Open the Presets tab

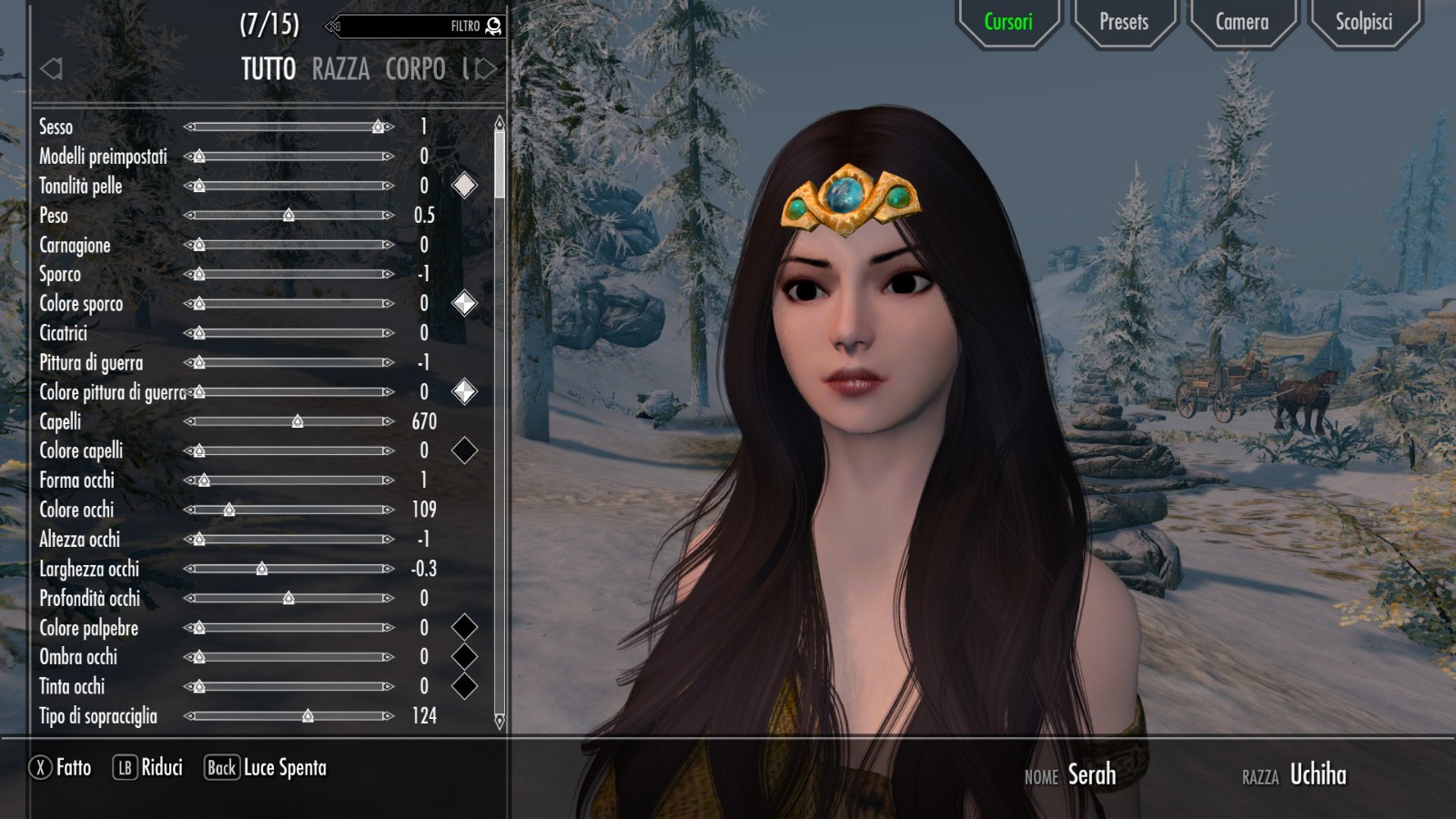pos(1124,22)
